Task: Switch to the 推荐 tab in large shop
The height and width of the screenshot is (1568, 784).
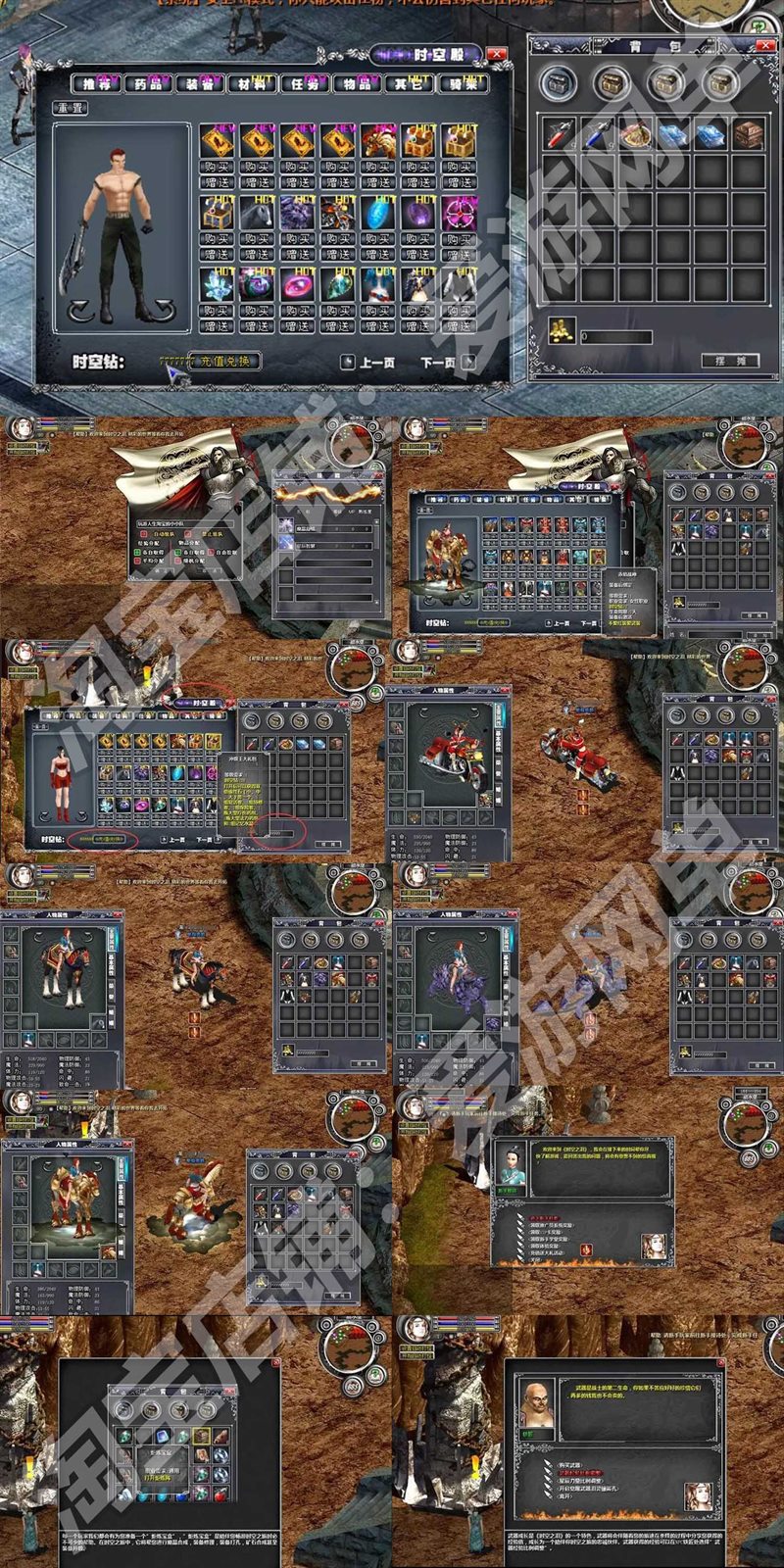Action: click(x=96, y=84)
